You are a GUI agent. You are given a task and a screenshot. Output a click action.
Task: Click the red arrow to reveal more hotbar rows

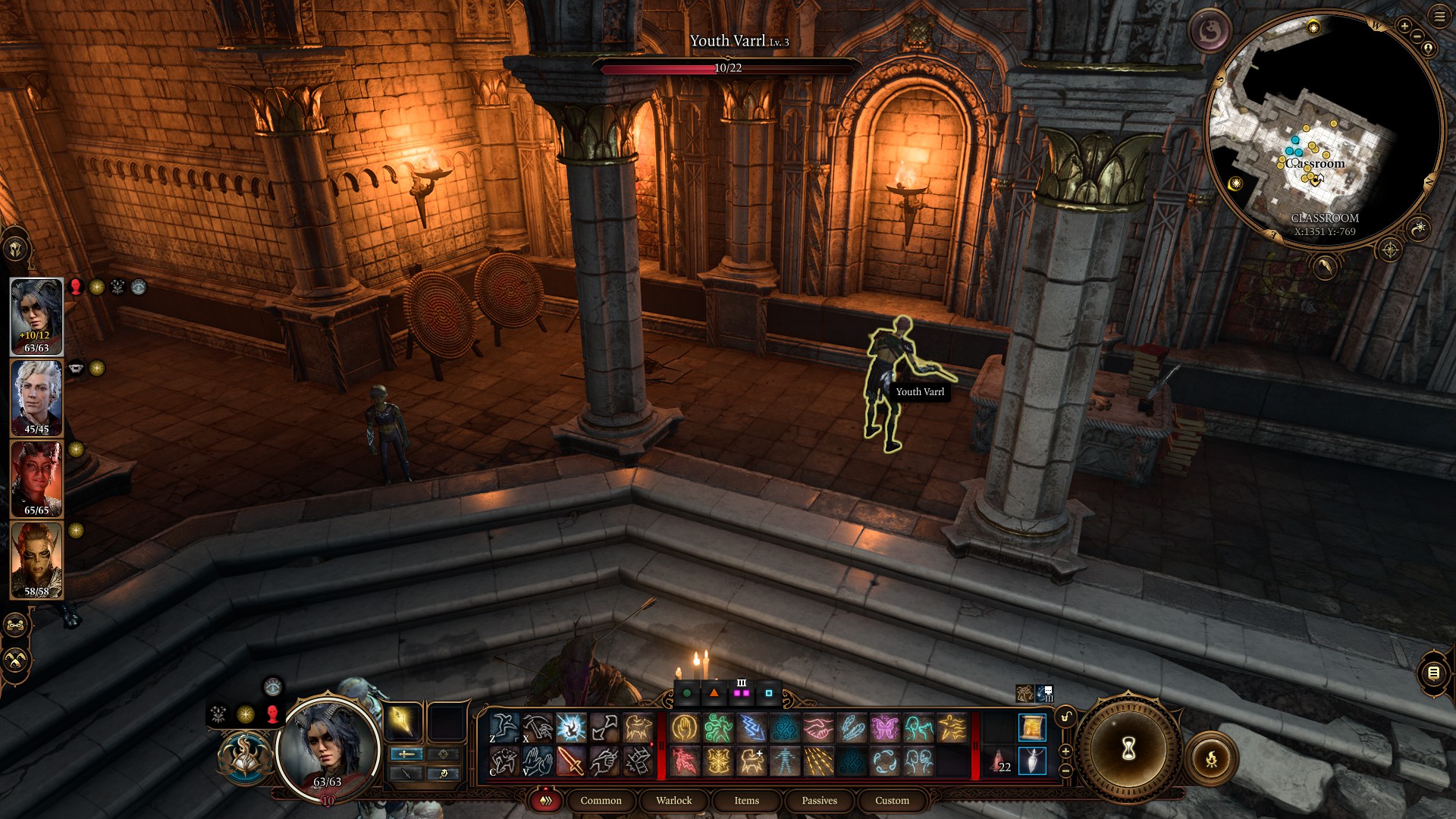coord(652,745)
